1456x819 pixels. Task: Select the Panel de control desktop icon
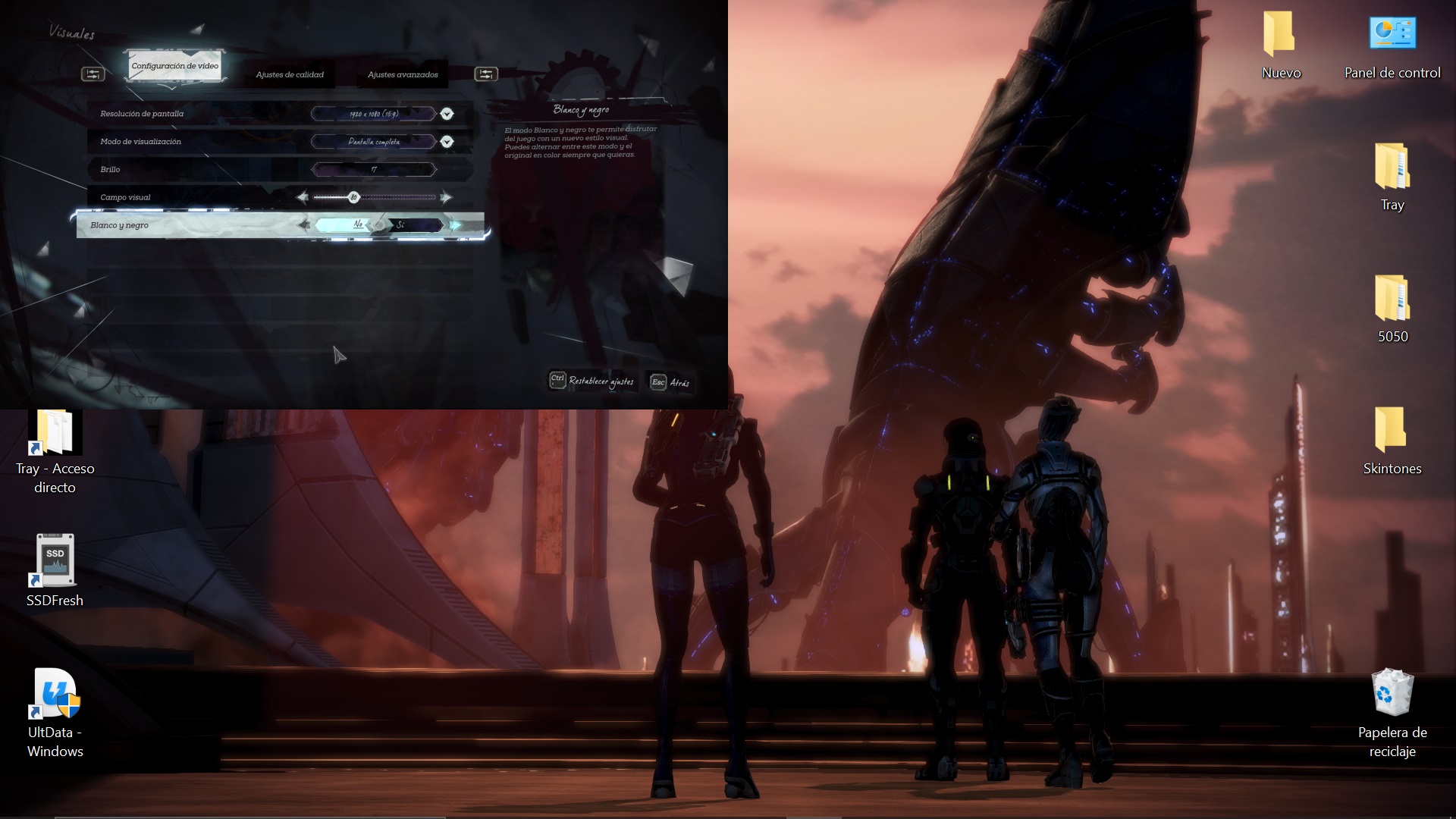1392,47
